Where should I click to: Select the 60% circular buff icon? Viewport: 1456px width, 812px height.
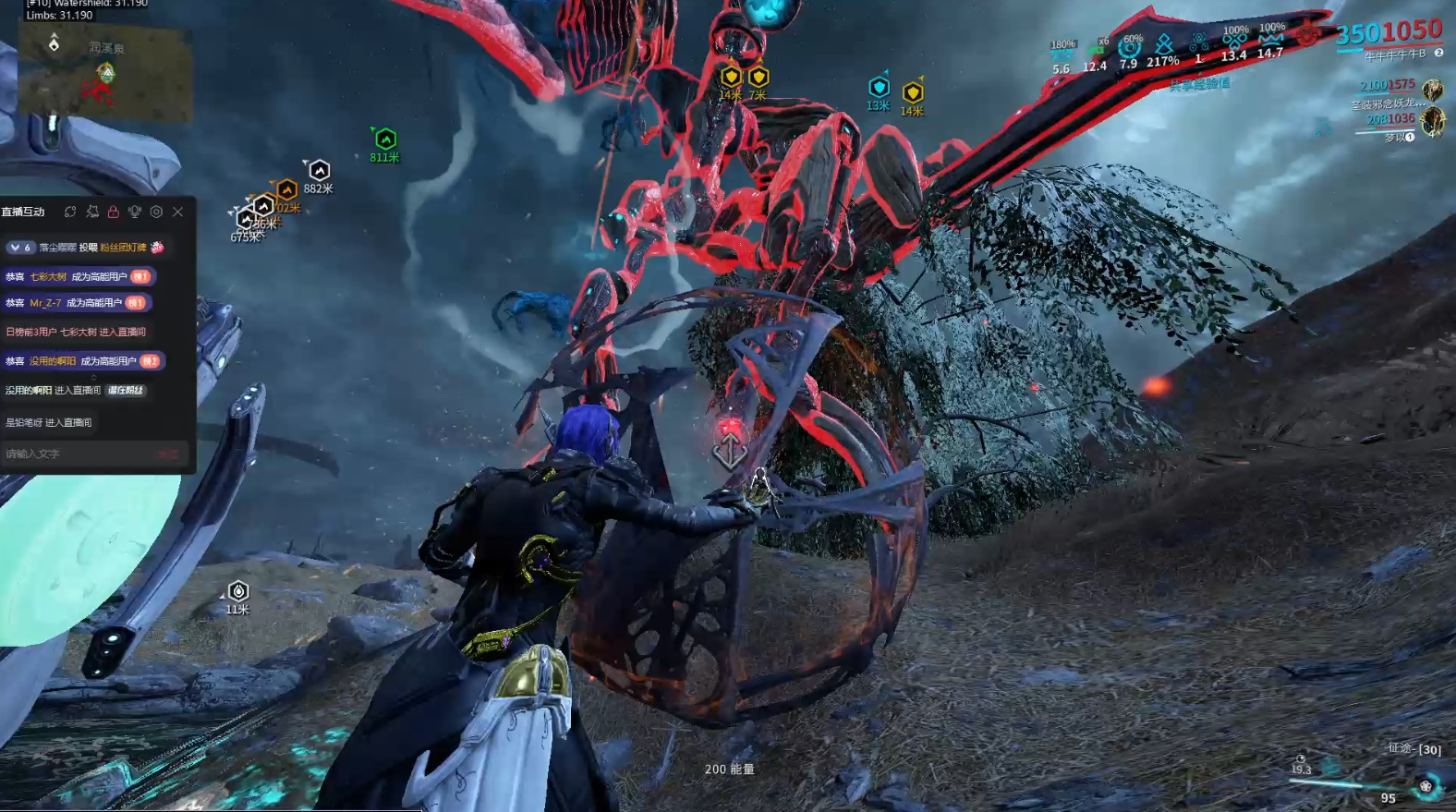1129,47
